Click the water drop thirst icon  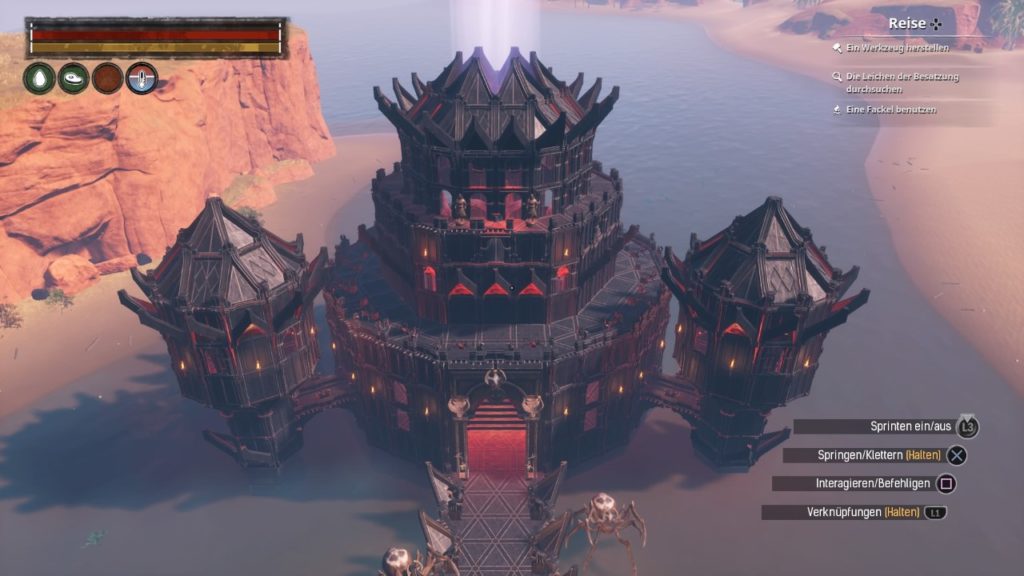(x=40, y=78)
